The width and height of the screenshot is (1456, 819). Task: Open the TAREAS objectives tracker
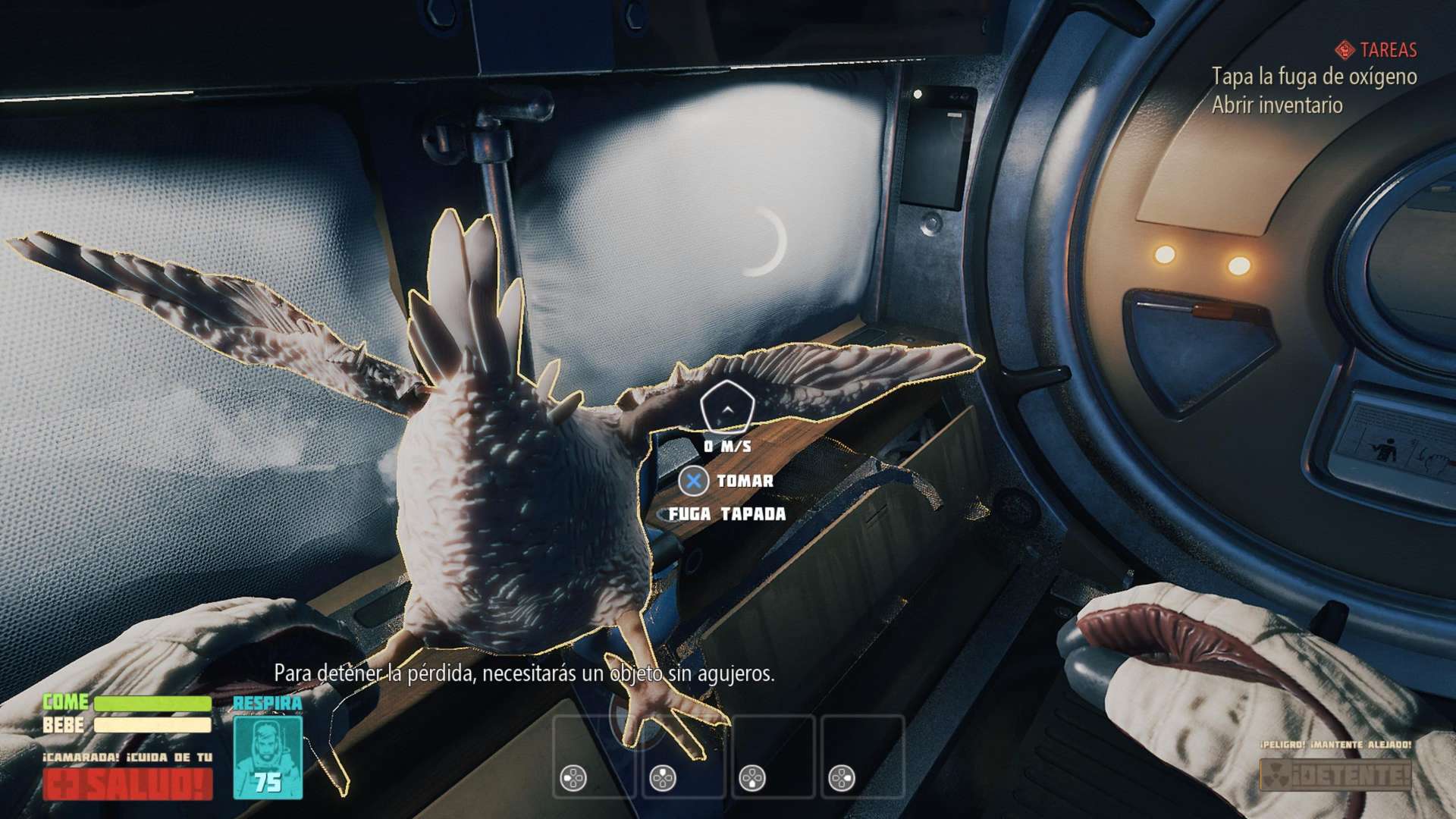[x=1377, y=50]
